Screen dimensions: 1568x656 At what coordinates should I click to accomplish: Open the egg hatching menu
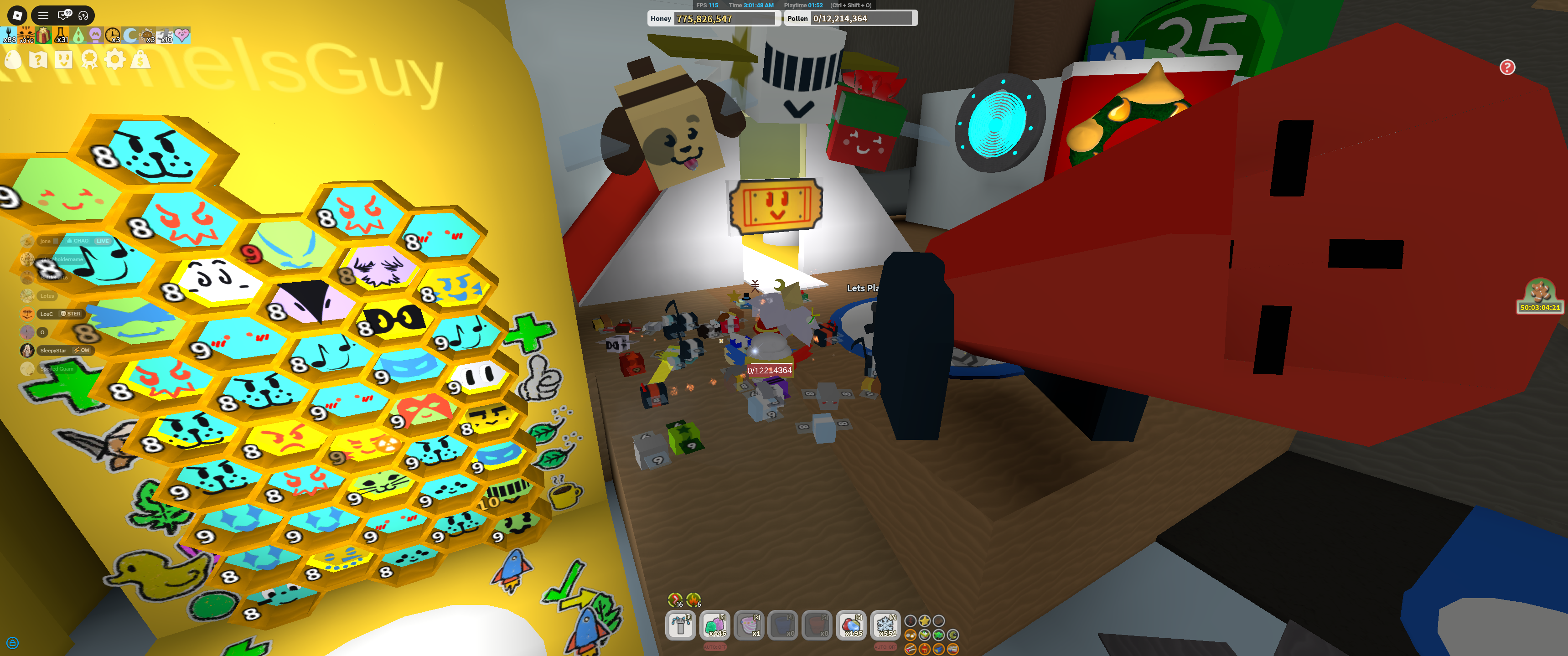coord(13,59)
